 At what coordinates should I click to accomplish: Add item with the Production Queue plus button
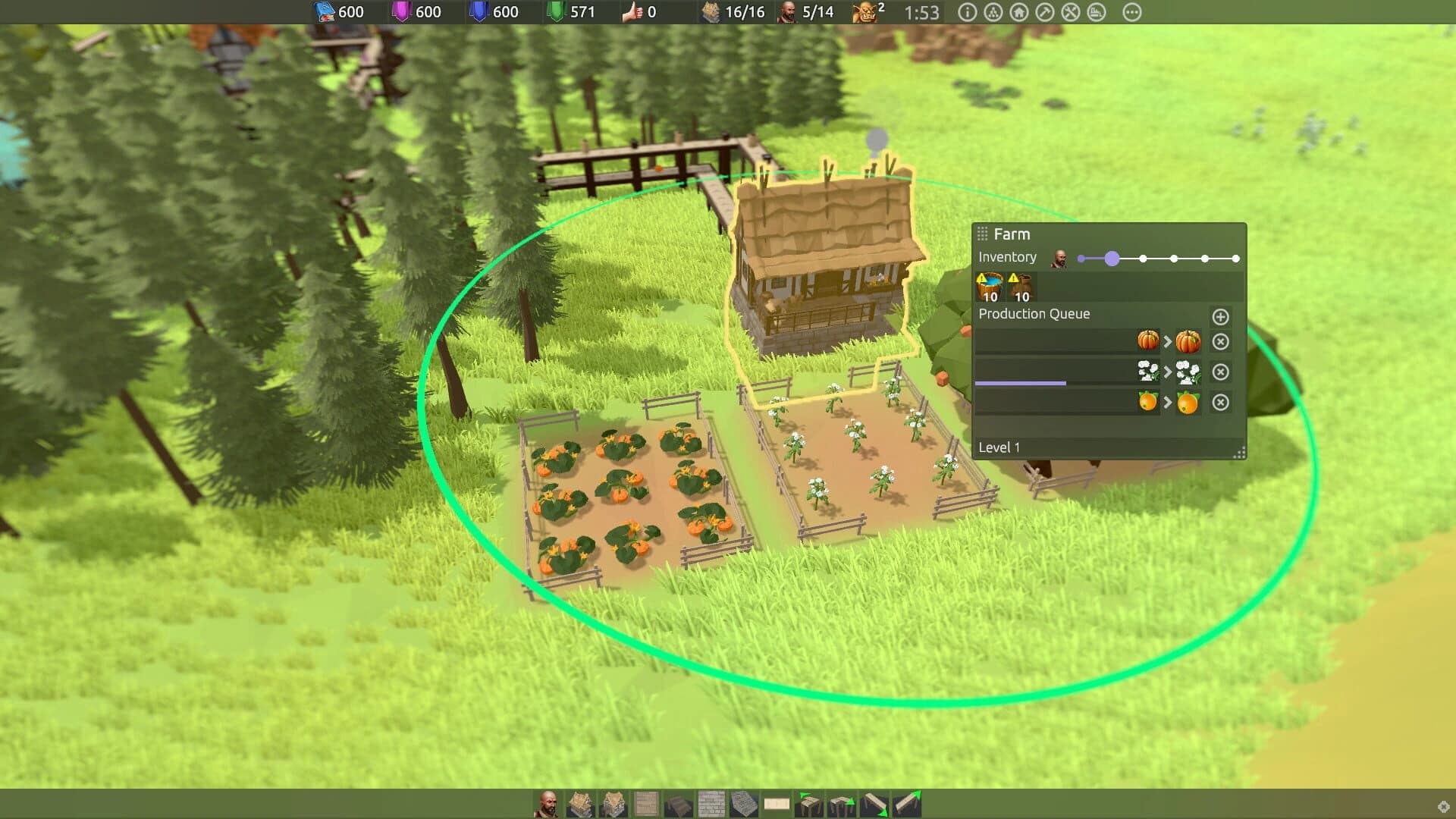tap(1221, 316)
